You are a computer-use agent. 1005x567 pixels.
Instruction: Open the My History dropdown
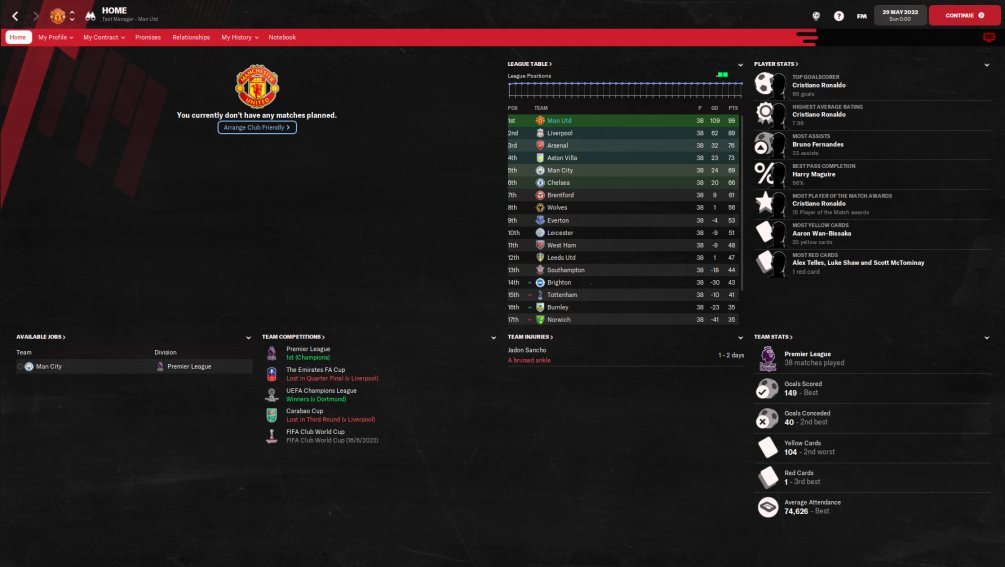240,37
